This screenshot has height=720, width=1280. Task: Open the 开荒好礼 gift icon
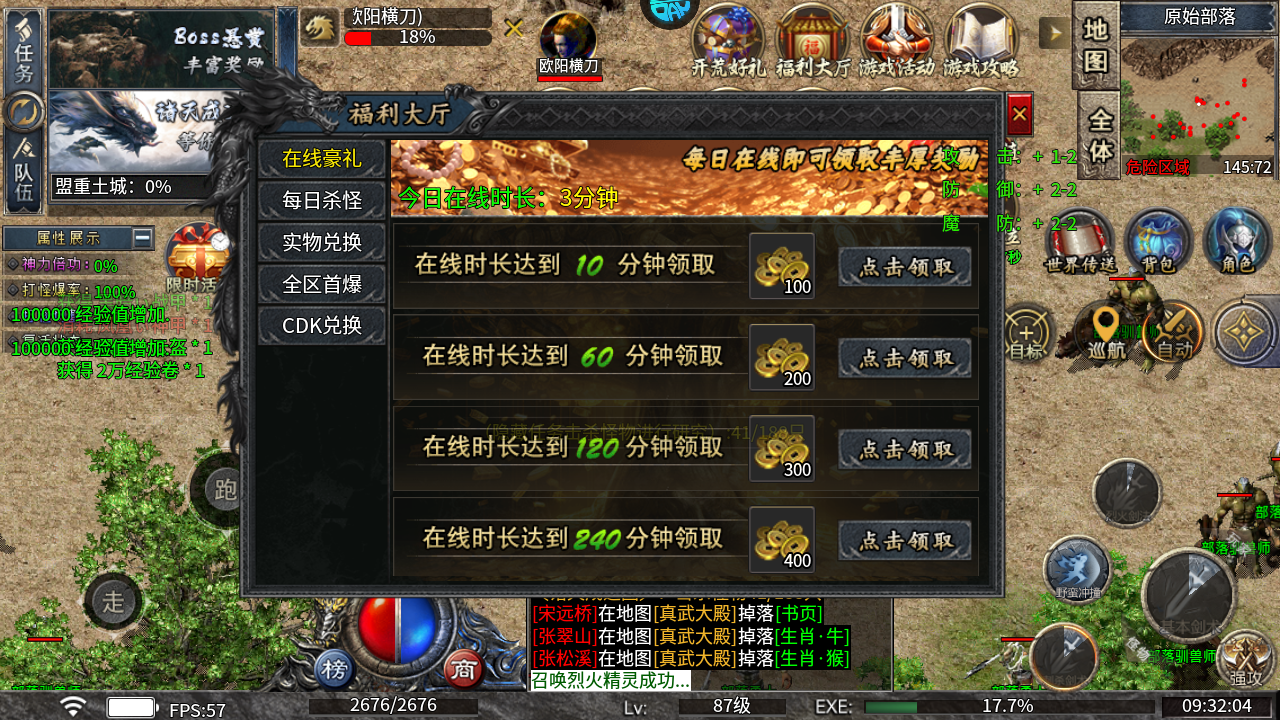tap(727, 35)
